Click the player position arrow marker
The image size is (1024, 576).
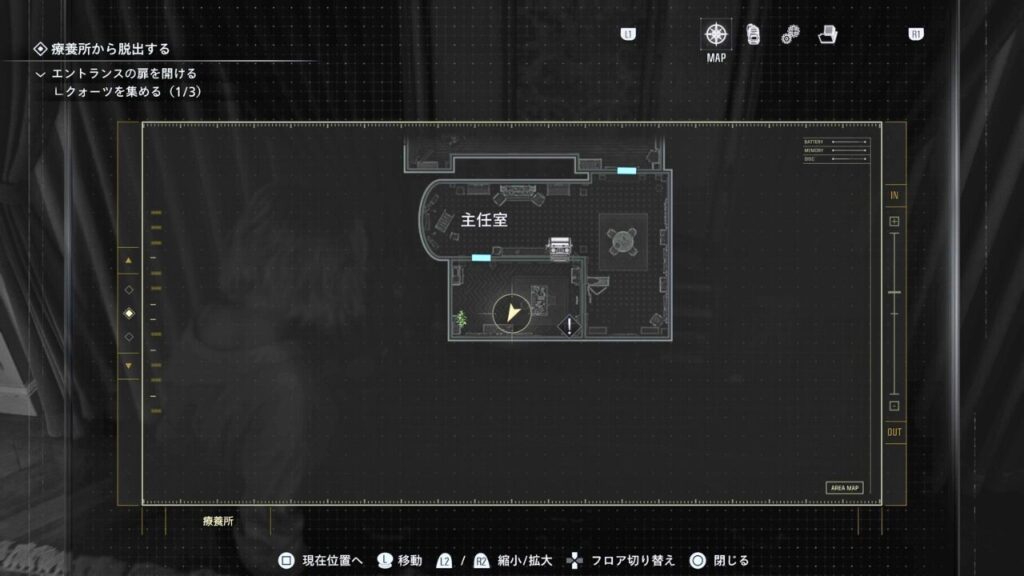(513, 313)
